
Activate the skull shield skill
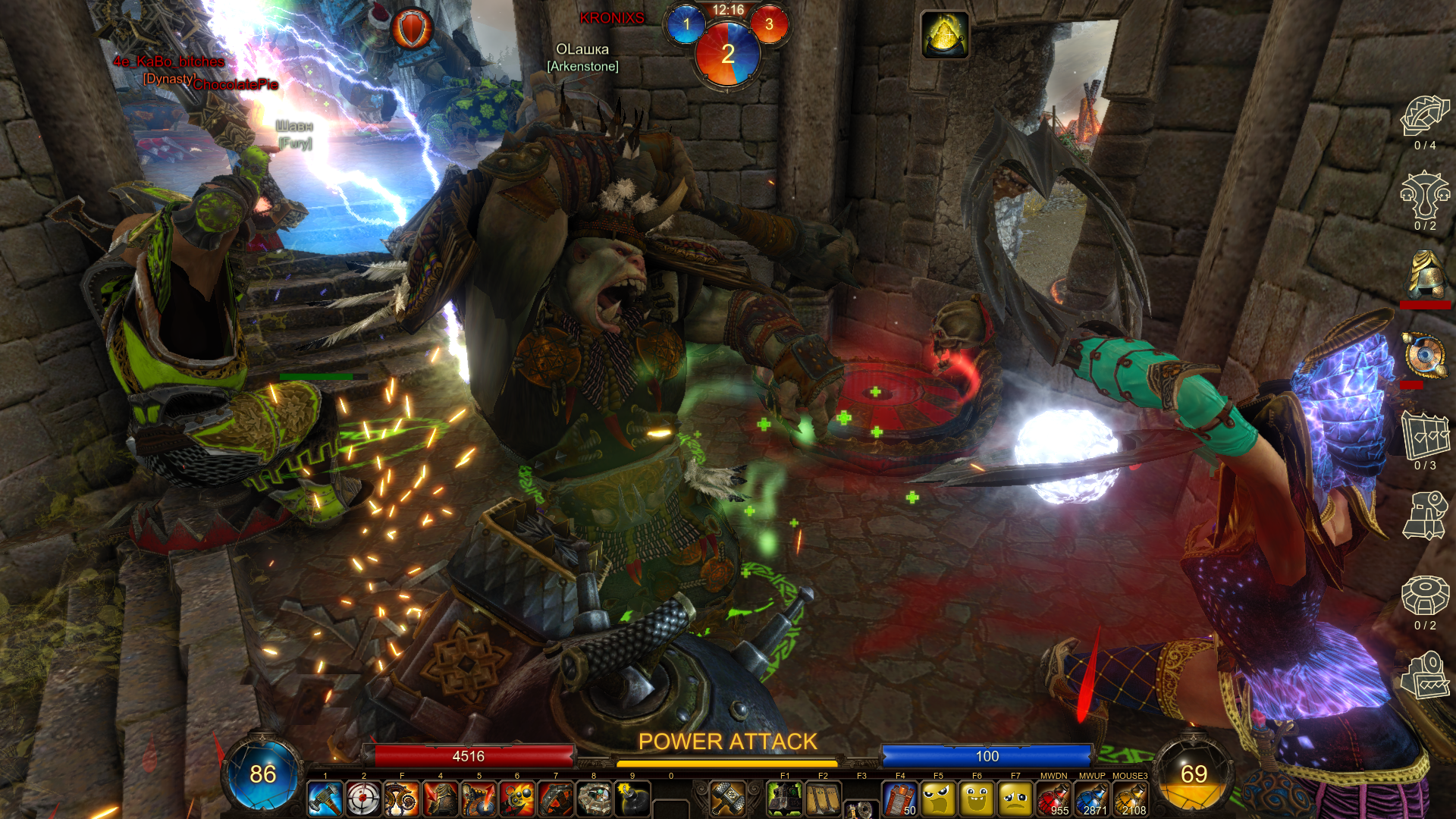[x=479, y=799]
